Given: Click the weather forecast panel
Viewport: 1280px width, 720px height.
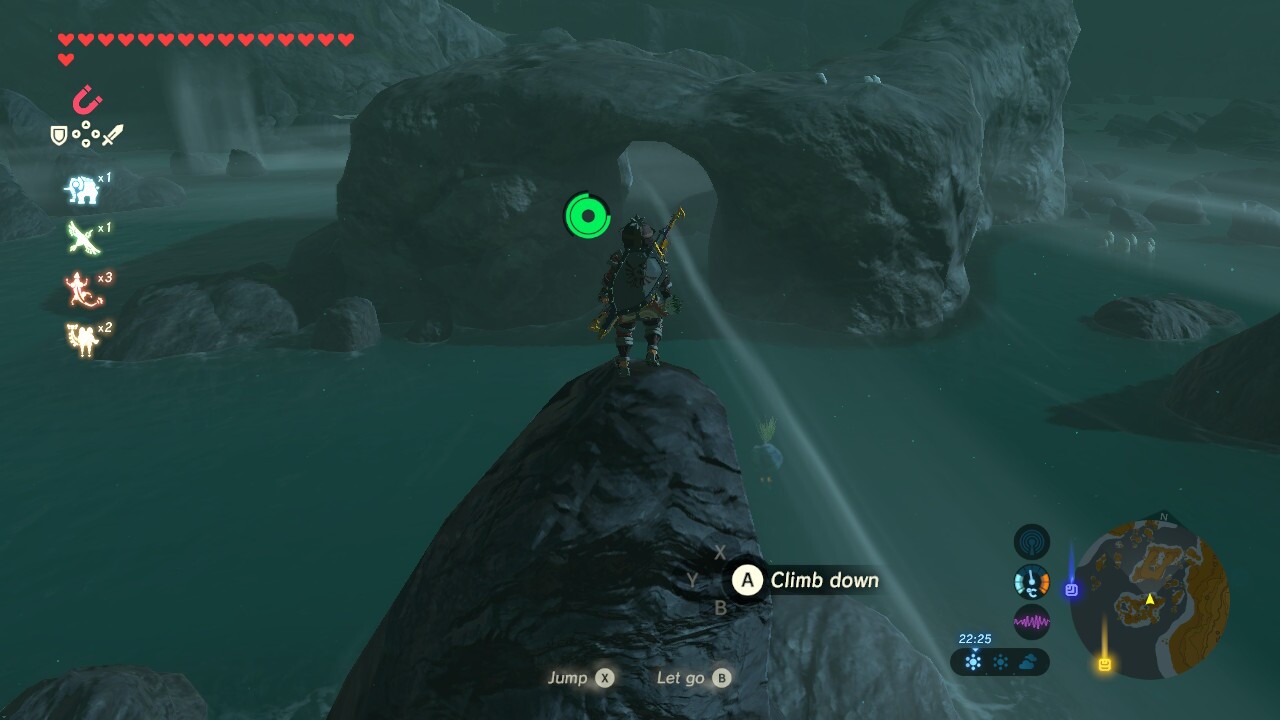Looking at the screenshot, I should pos(1000,661).
